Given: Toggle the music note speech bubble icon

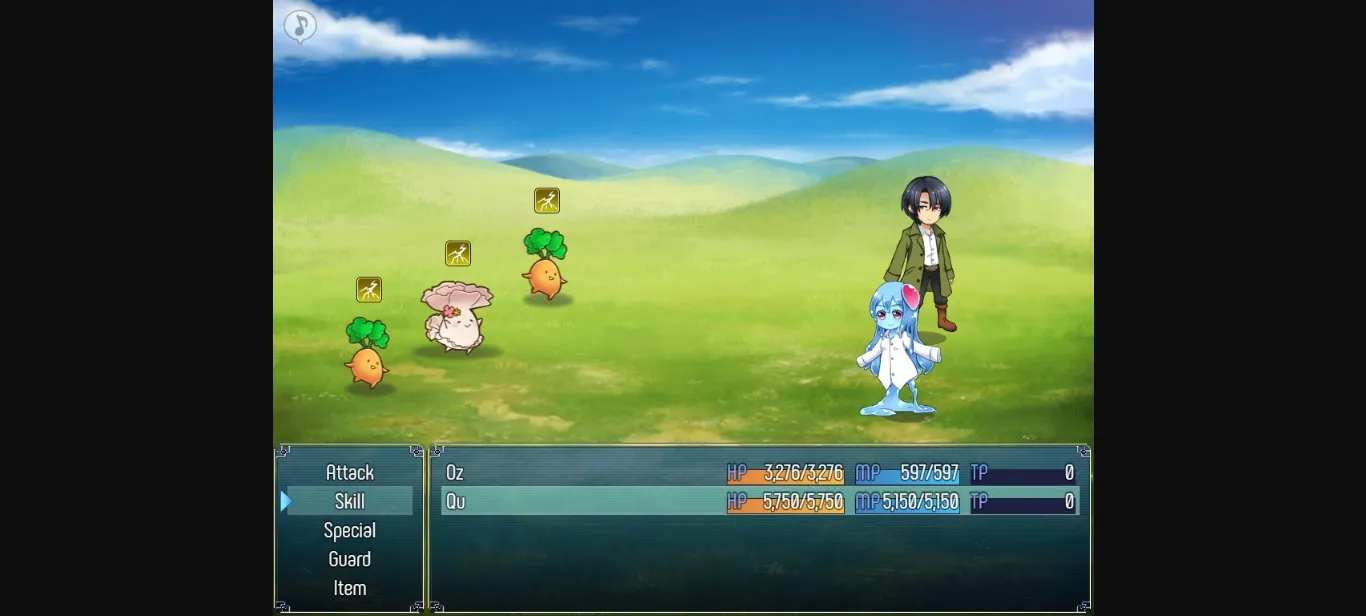Looking at the screenshot, I should point(300,26).
